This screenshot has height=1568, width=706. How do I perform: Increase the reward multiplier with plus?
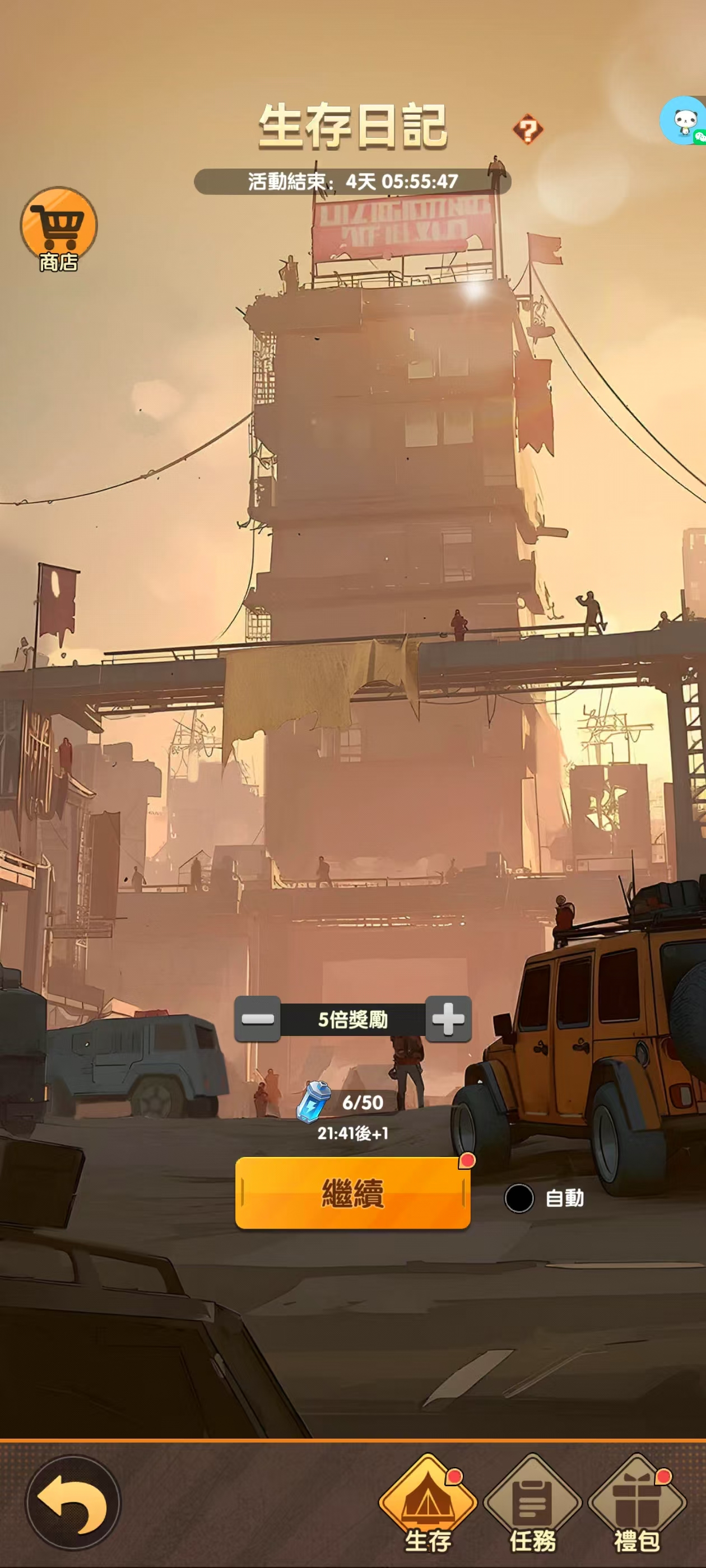point(448,1019)
